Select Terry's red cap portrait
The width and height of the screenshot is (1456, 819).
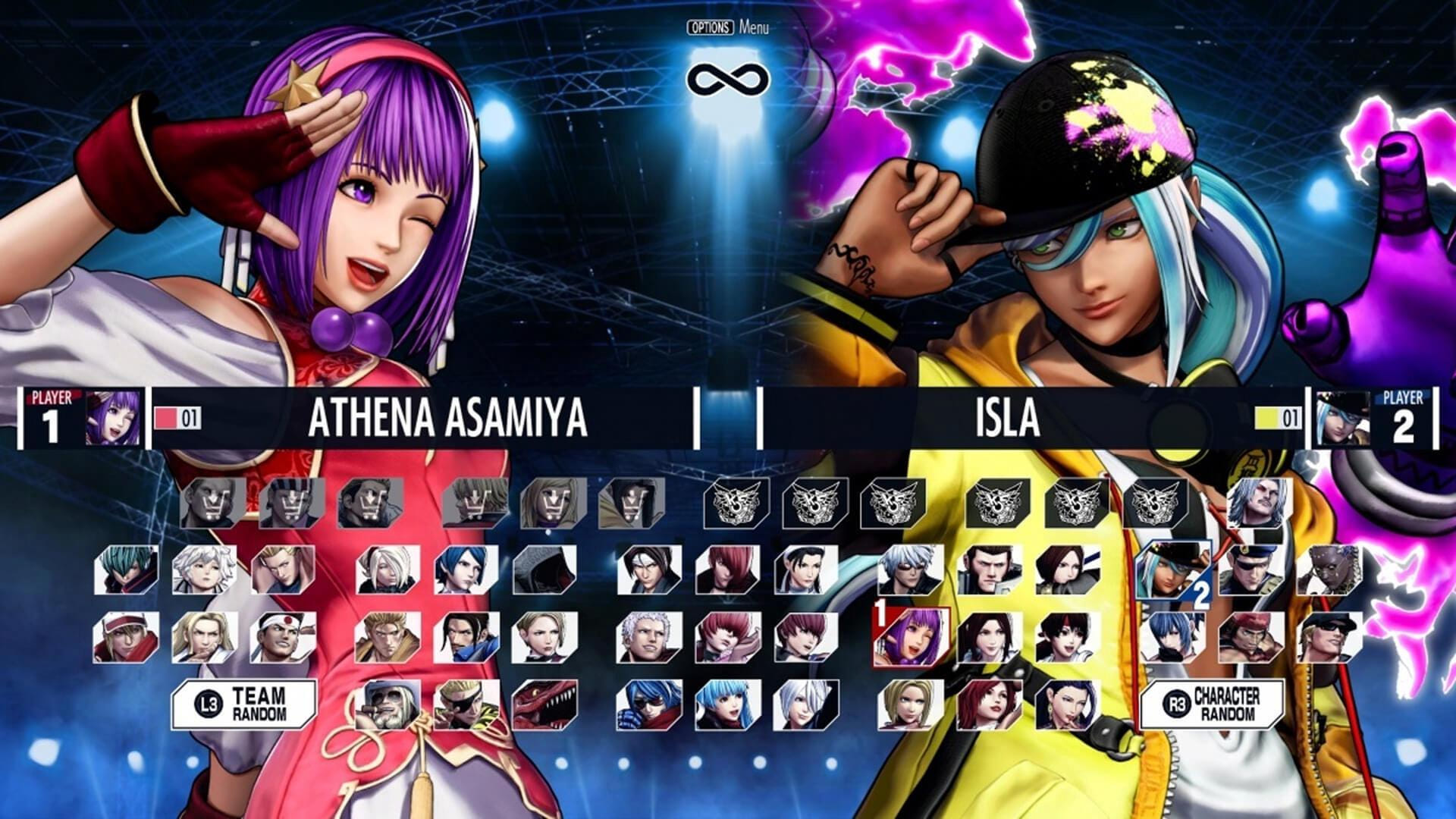pyautogui.click(x=127, y=637)
